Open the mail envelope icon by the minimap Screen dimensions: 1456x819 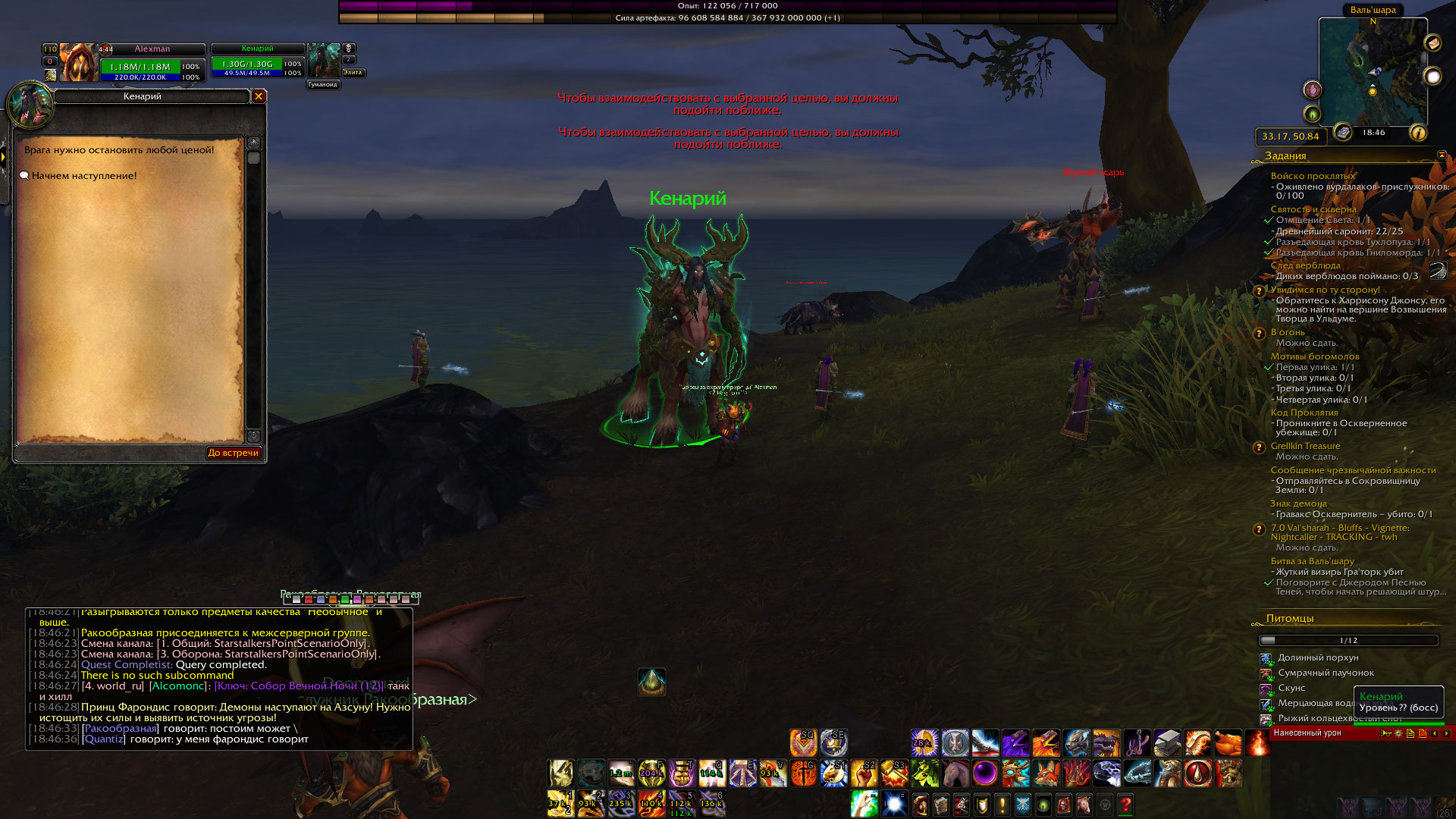[1432, 43]
